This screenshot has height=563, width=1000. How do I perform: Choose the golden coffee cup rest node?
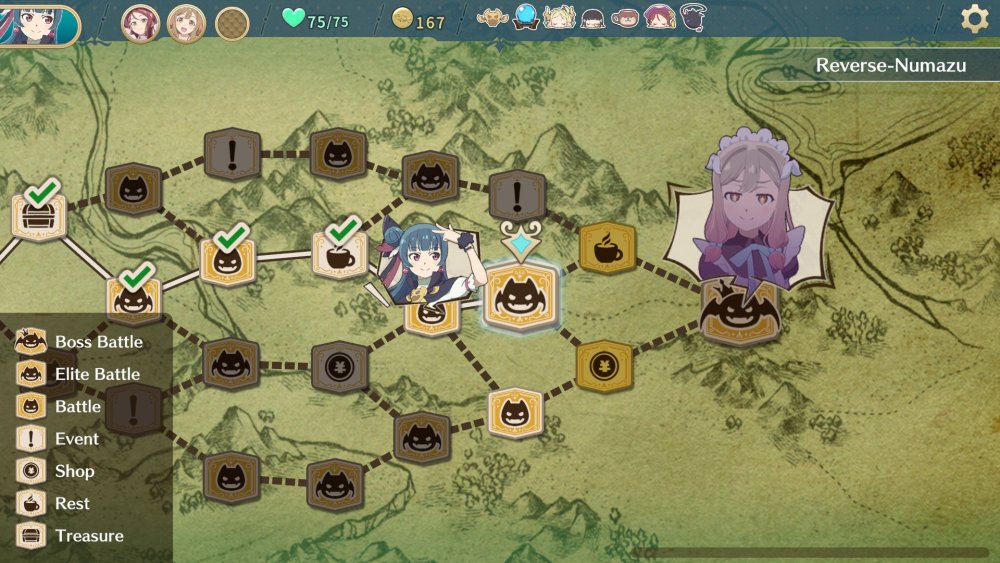(607, 249)
